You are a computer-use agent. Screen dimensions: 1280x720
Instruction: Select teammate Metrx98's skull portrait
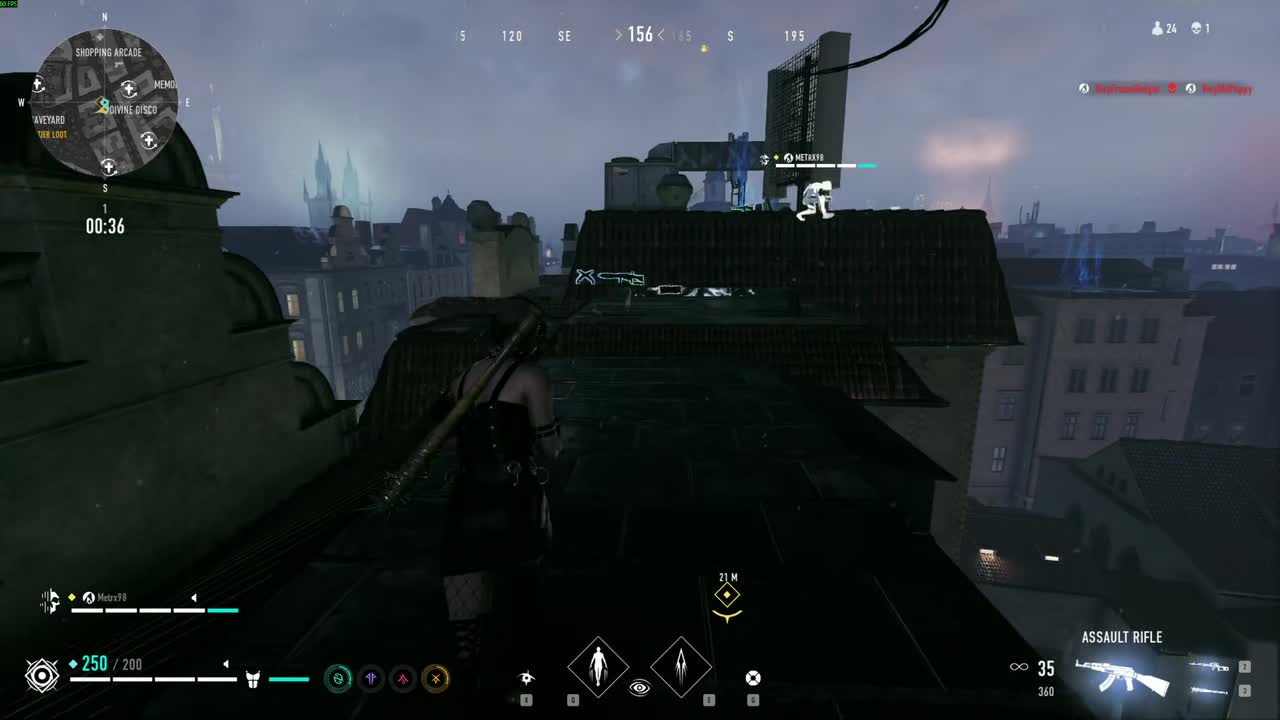pos(50,601)
